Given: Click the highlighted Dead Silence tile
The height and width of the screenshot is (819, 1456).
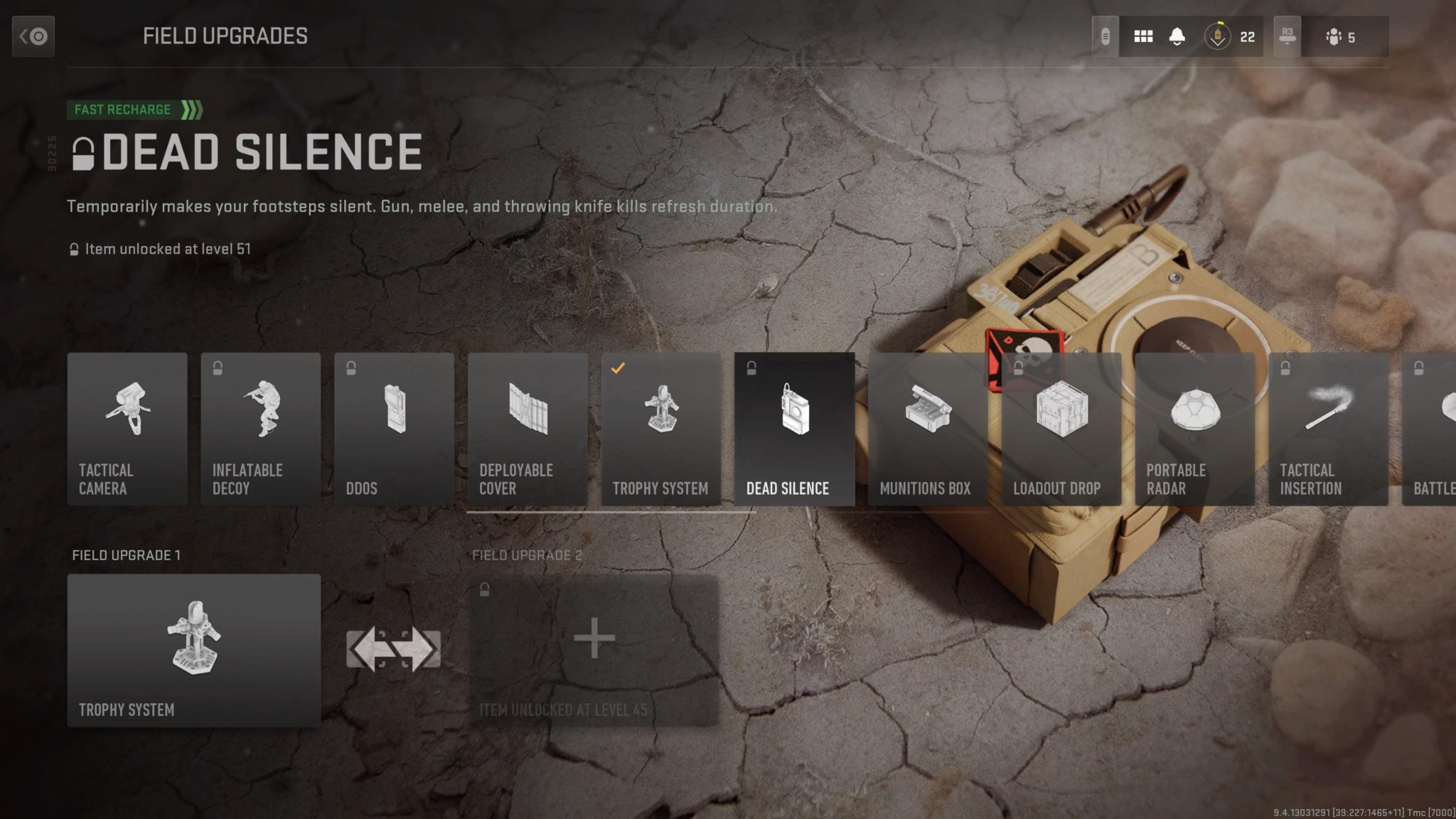Looking at the screenshot, I should [x=794, y=429].
